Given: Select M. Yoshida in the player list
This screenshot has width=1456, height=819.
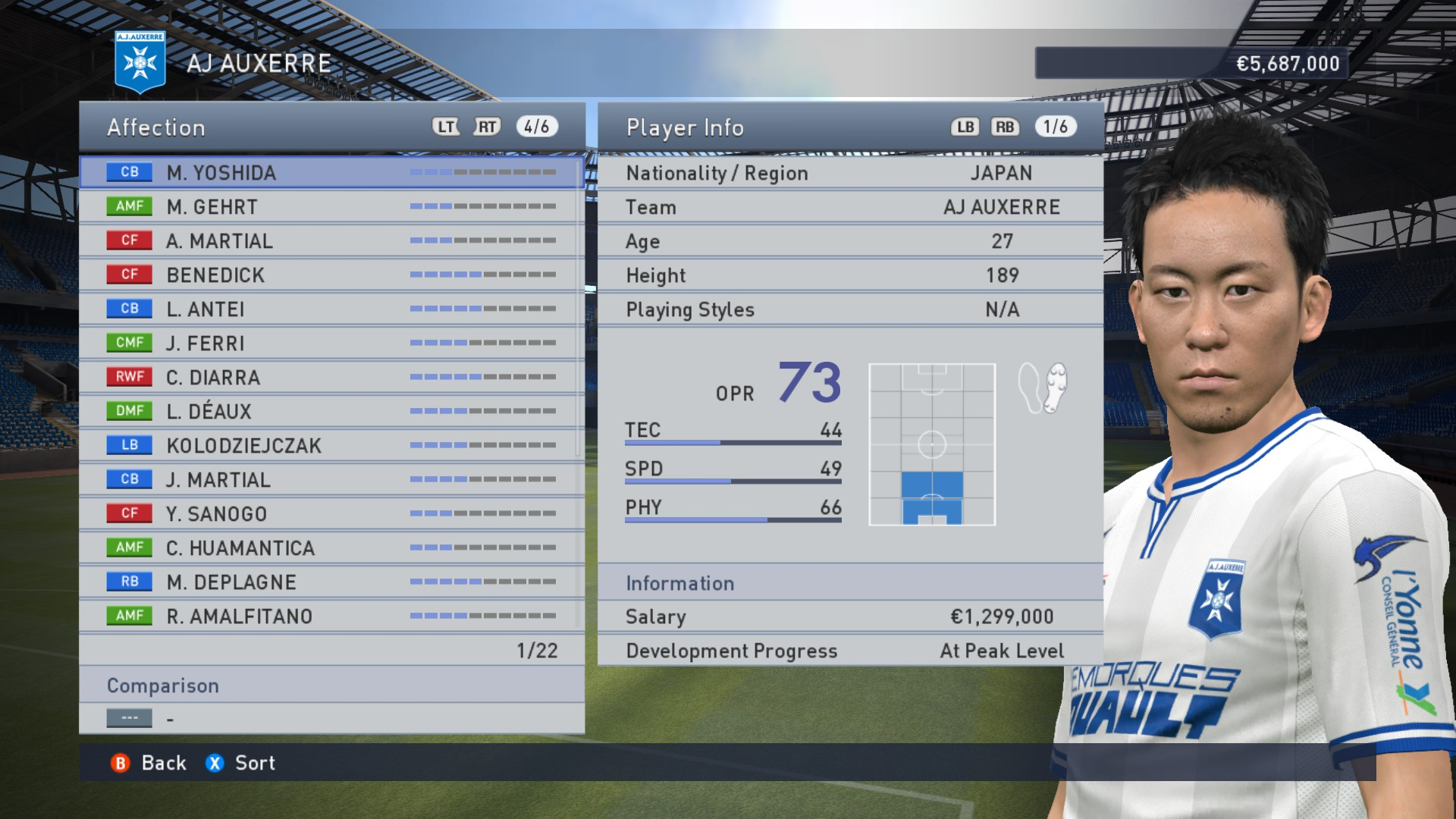Looking at the screenshot, I should click(x=331, y=173).
